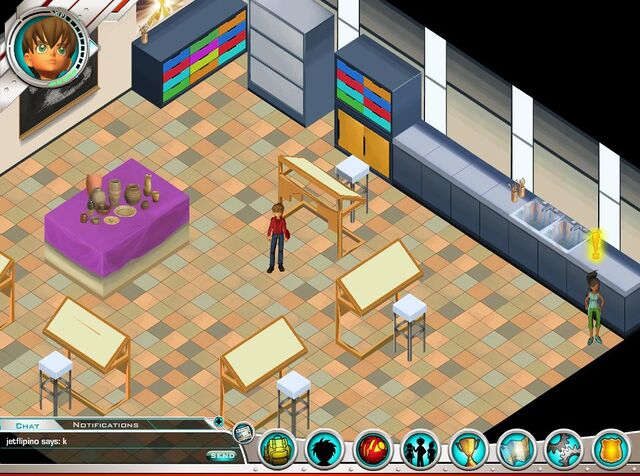Open the friends list icon

[421, 449]
